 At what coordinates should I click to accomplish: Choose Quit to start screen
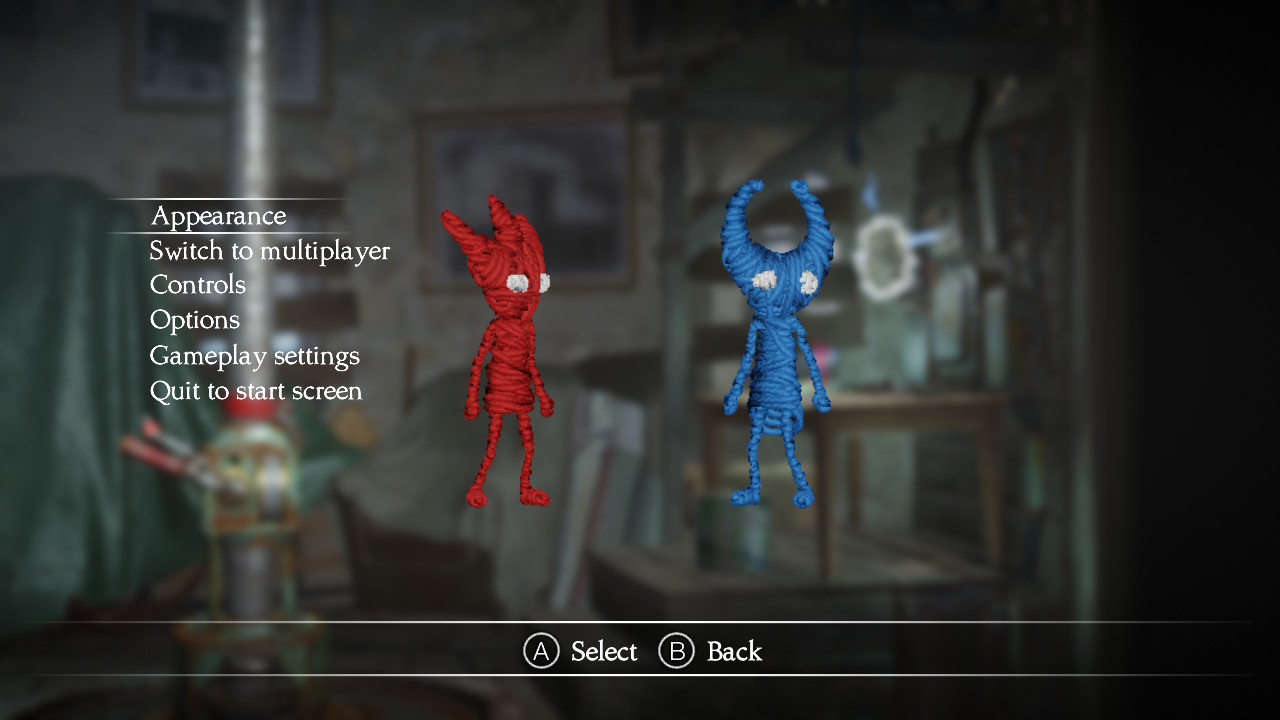[255, 391]
